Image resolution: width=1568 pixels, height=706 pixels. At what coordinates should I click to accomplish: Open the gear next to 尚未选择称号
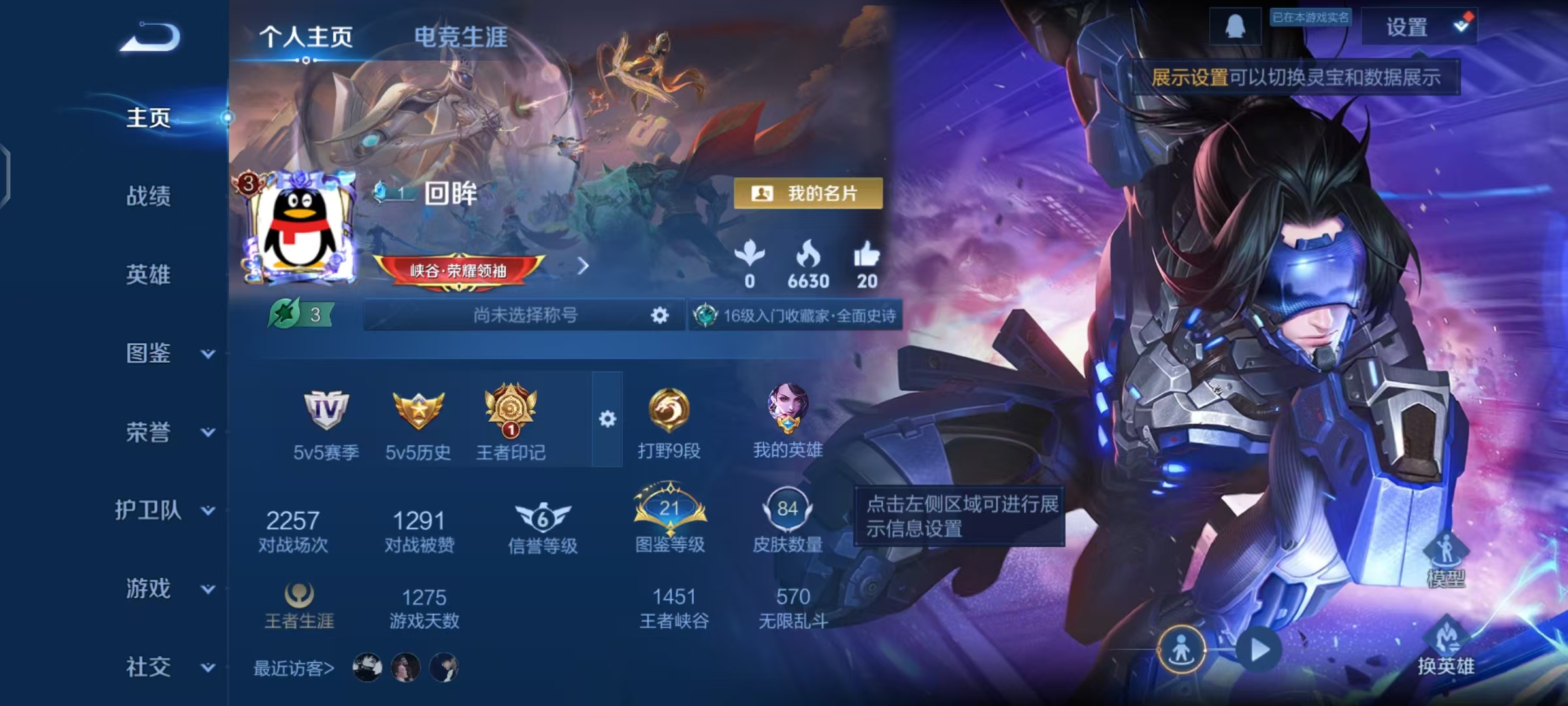coord(660,314)
